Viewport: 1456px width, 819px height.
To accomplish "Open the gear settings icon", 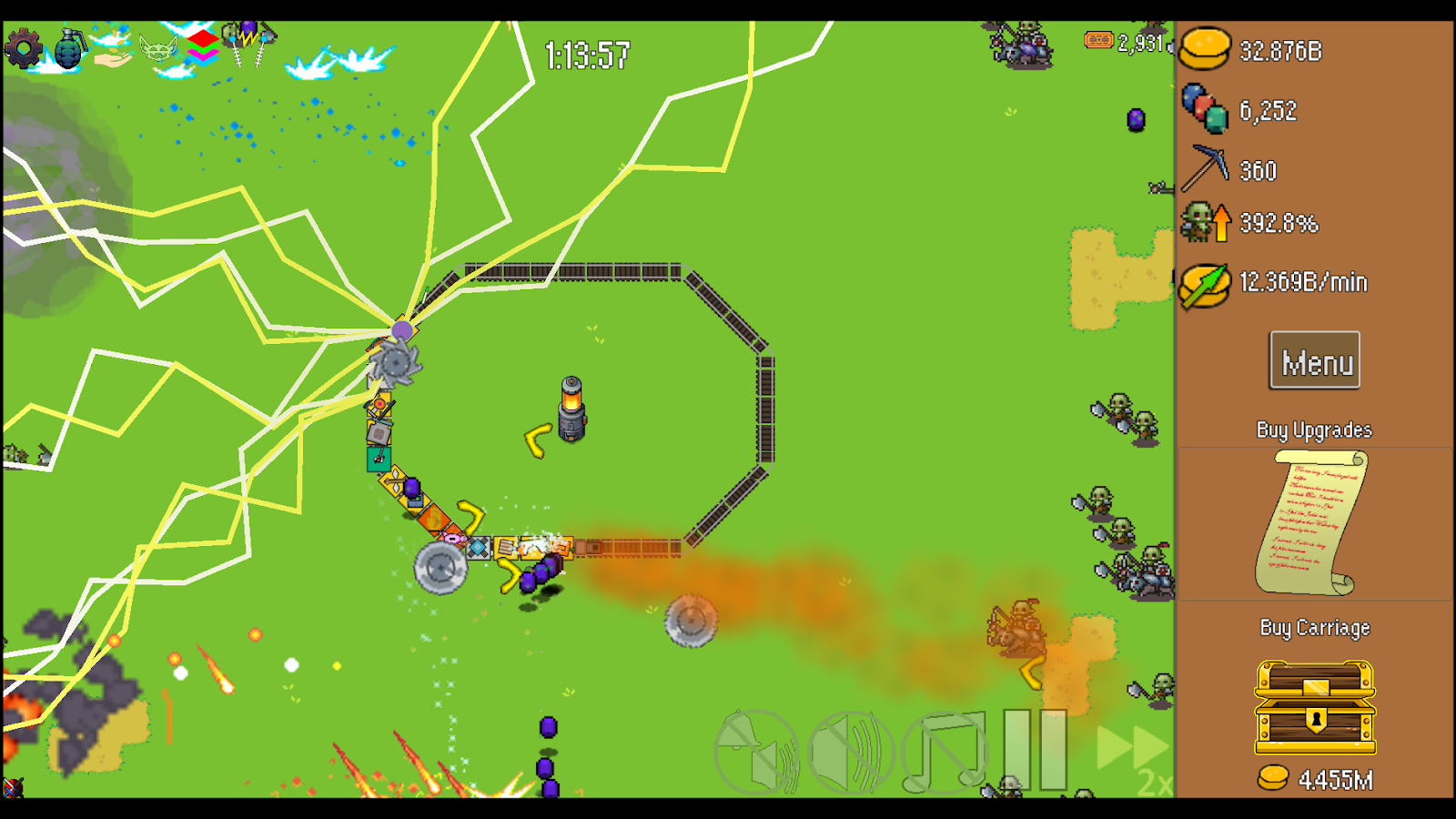I will 24,48.
